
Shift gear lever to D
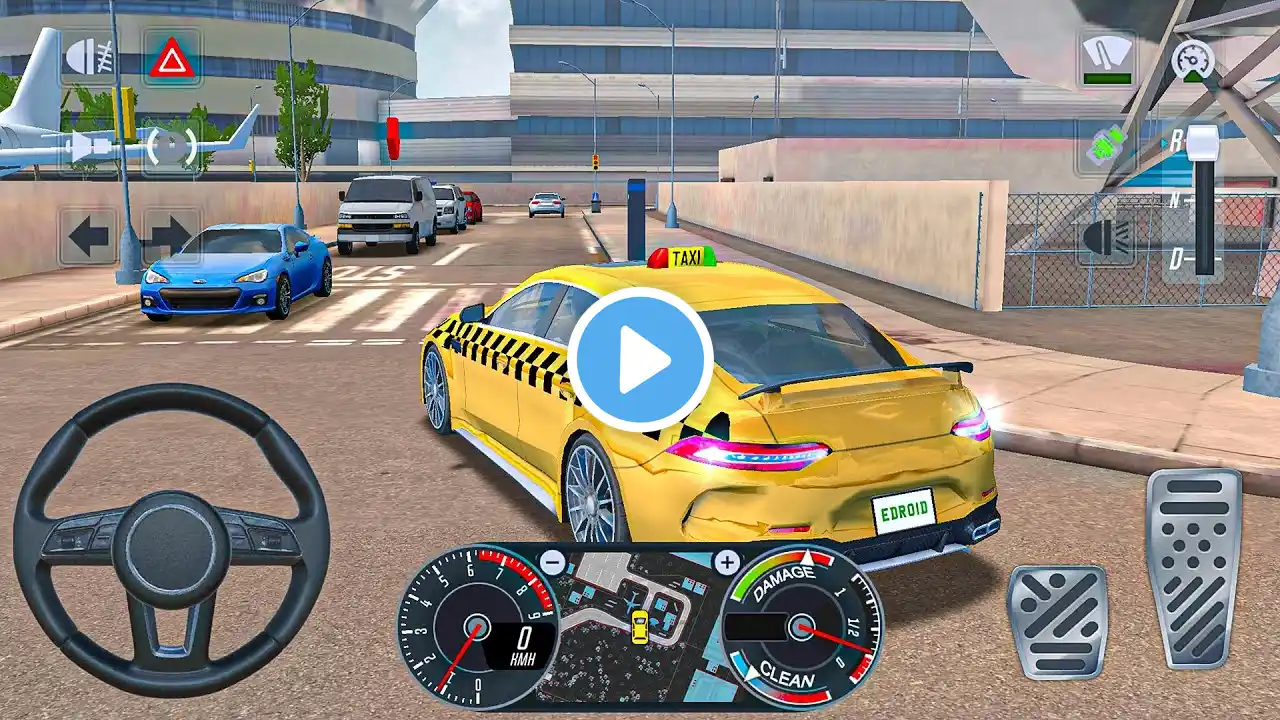point(1177,259)
